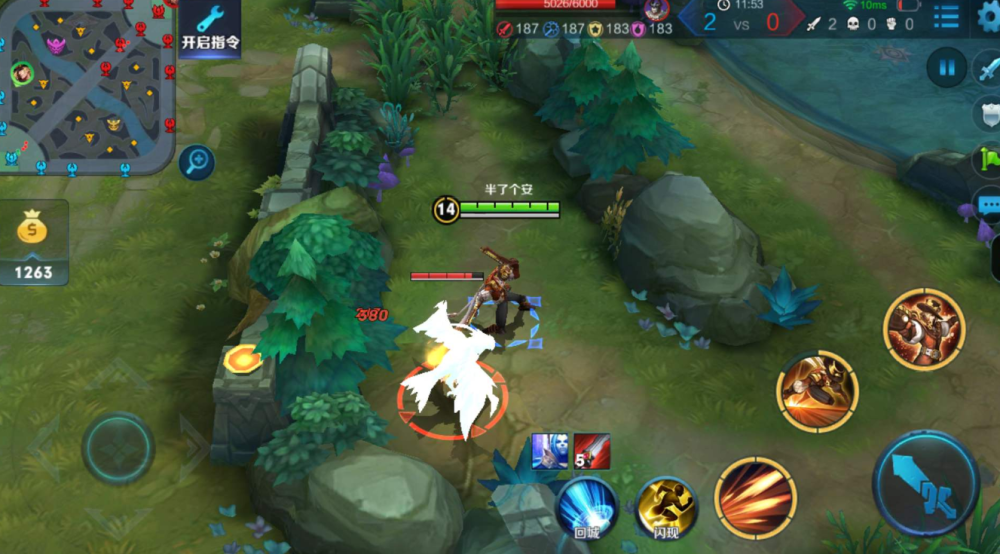Send the shield retreat signal
The image size is (1000, 554).
988,113
